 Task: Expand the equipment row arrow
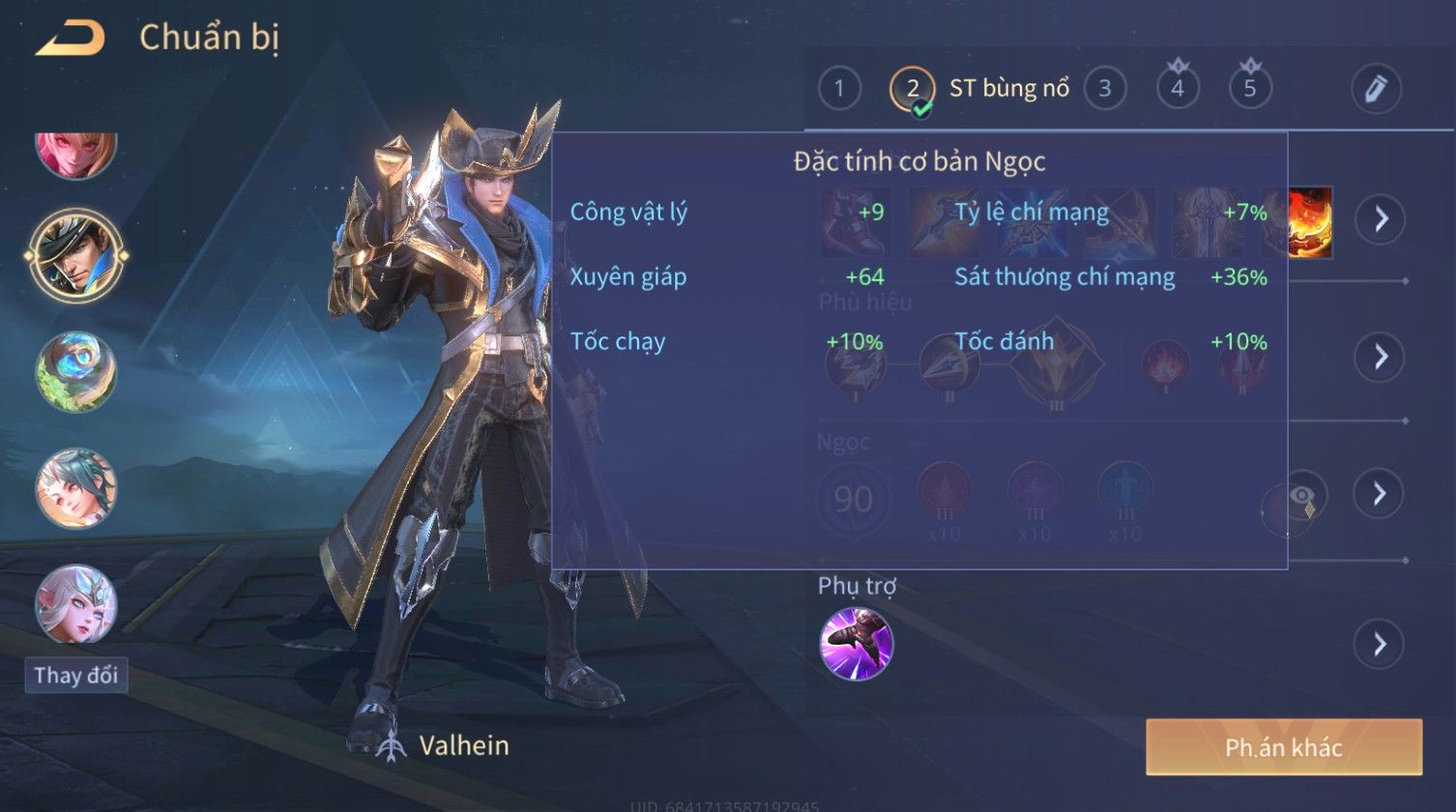pos(1379,219)
